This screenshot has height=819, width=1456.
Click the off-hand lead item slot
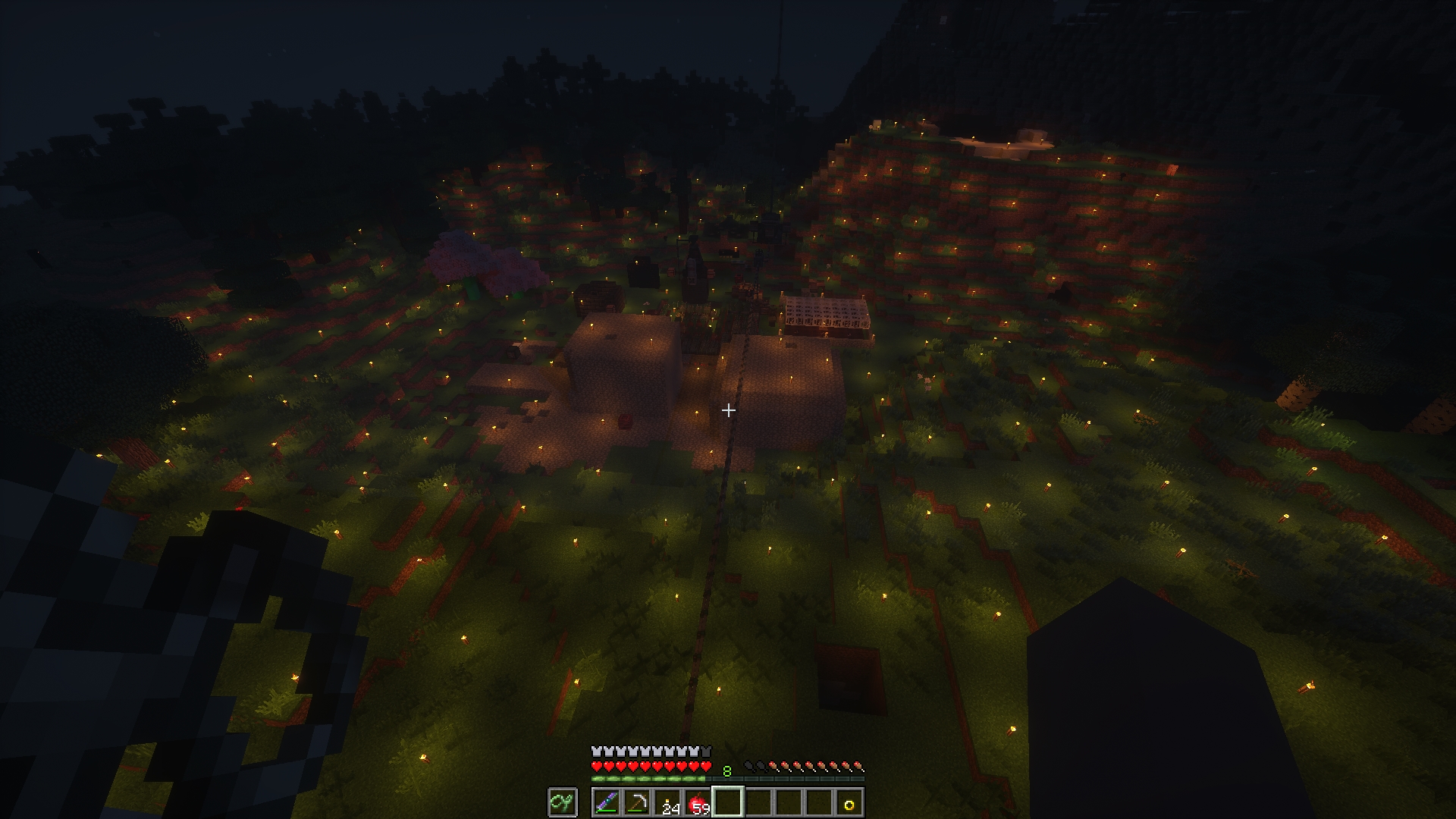pyautogui.click(x=563, y=803)
